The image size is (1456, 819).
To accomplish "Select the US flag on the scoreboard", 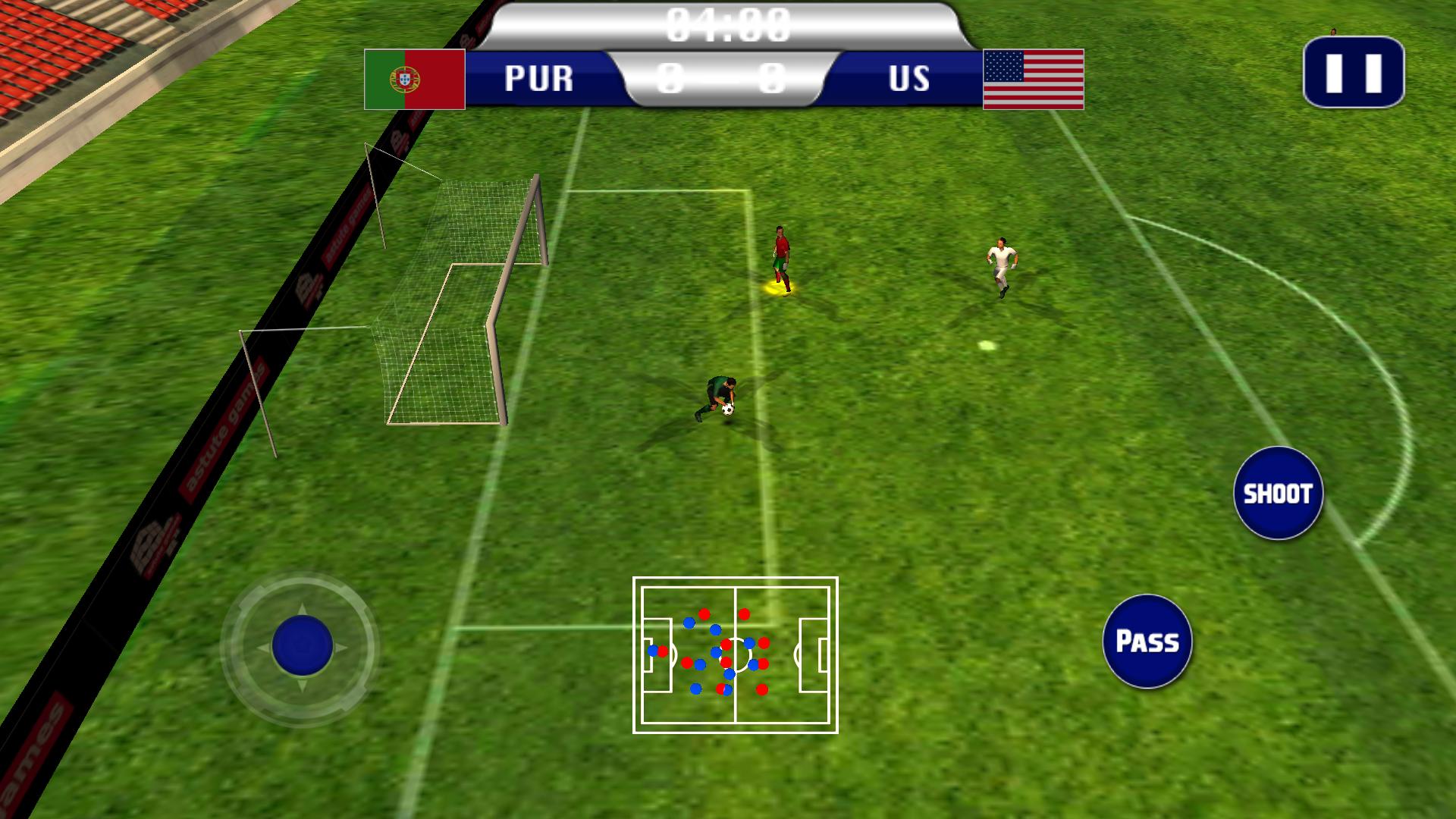I will 1033,80.
